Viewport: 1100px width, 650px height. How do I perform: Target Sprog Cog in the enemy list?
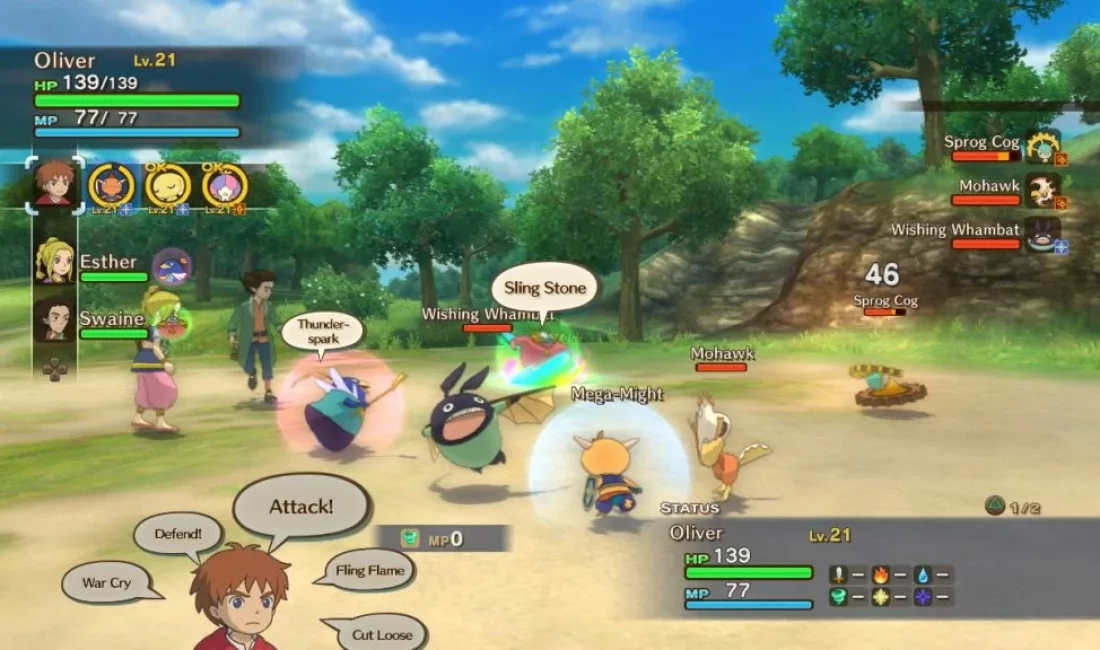[983, 143]
